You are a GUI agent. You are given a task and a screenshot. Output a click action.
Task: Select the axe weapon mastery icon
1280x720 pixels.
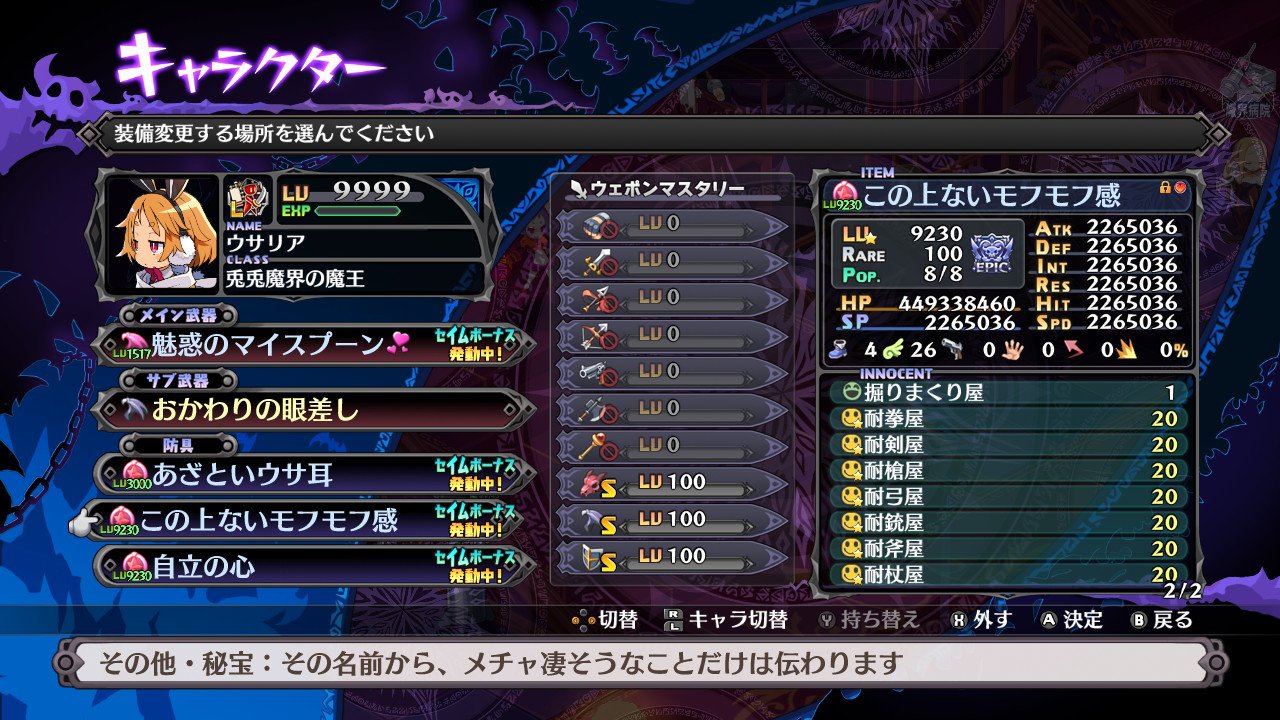point(596,406)
